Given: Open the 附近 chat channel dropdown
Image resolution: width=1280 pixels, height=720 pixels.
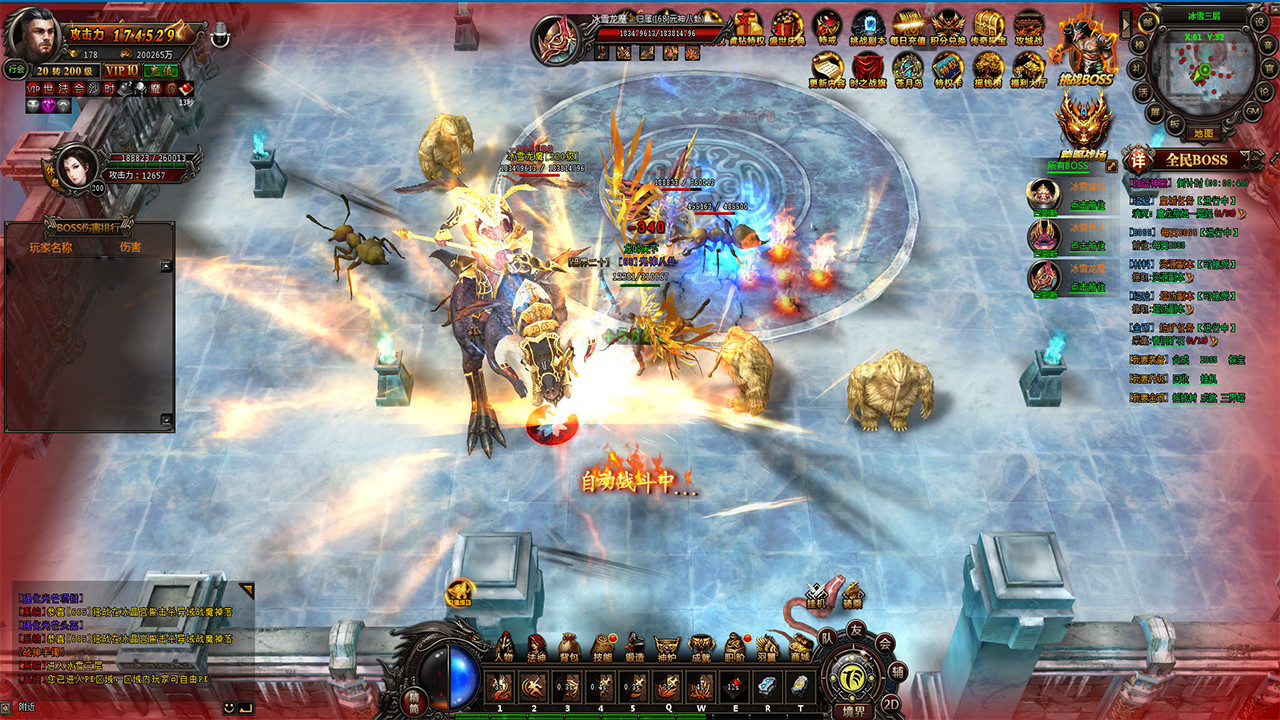Looking at the screenshot, I should pos(25,708).
